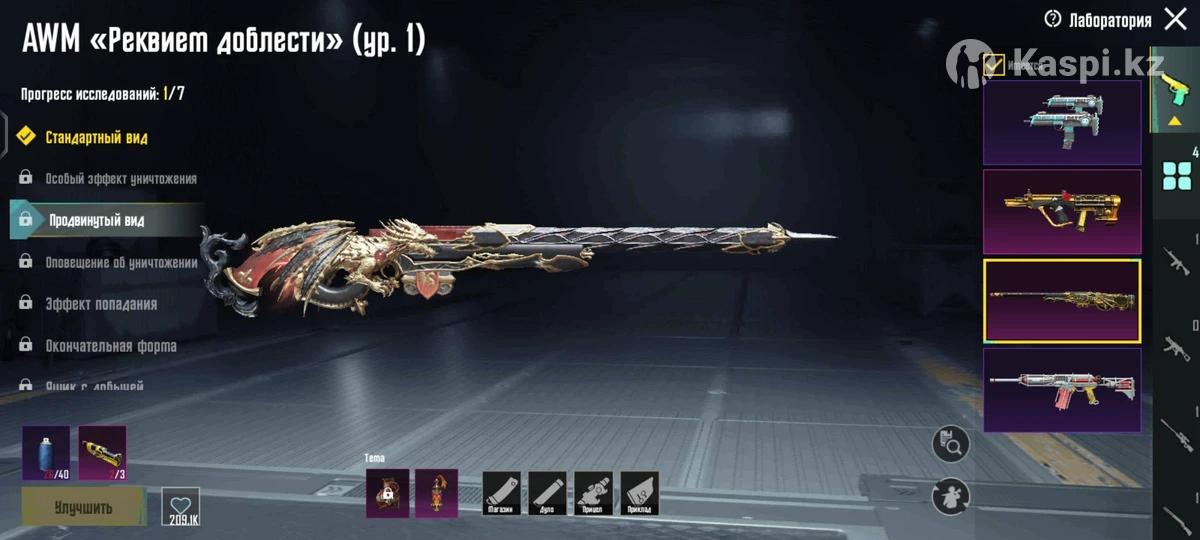Screen dimensions: 1200x540
Task: Select the twin teal pistols skin thumbnail
Action: click(x=1062, y=122)
